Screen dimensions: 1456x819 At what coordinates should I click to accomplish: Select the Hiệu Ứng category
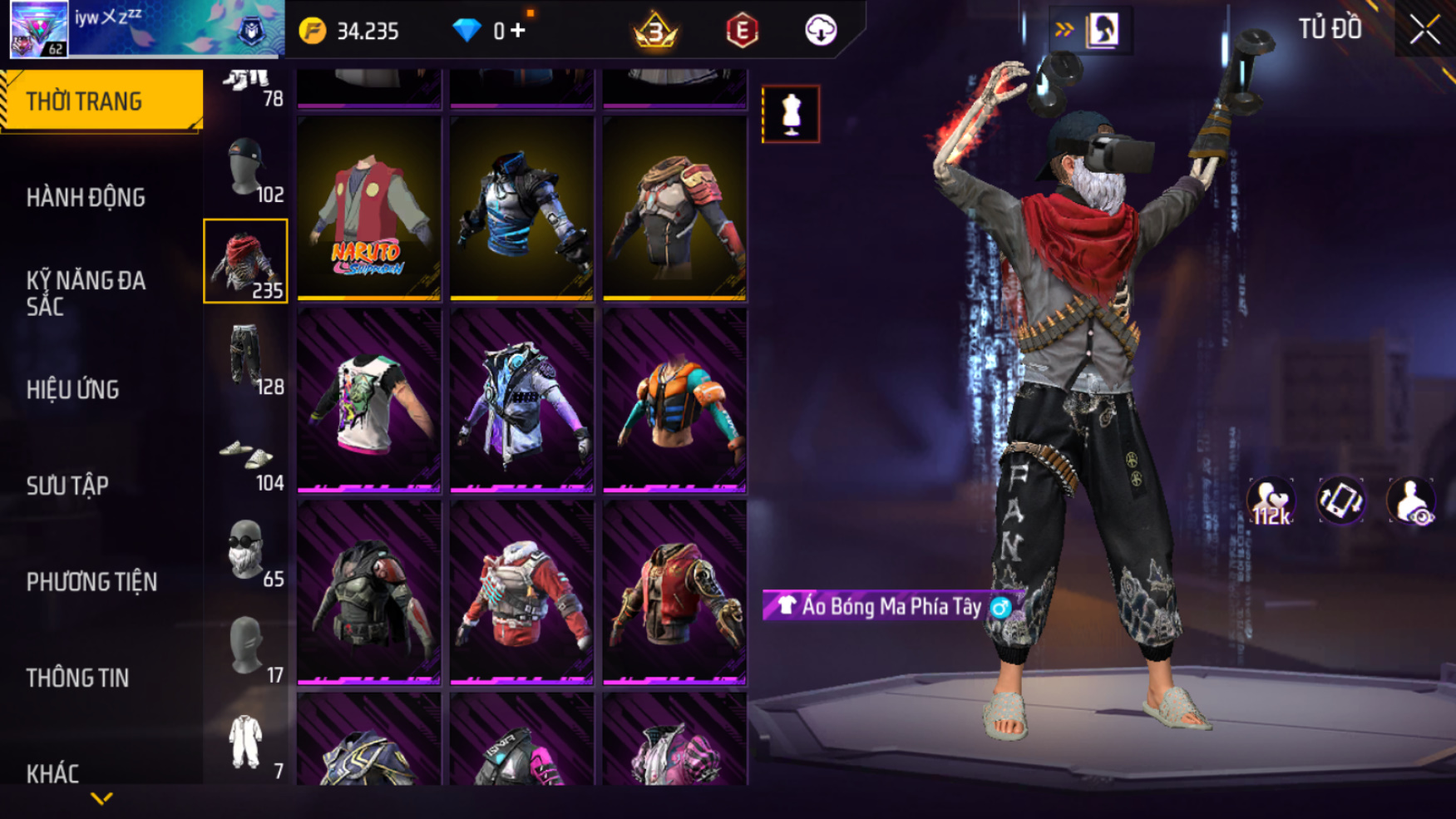click(73, 389)
